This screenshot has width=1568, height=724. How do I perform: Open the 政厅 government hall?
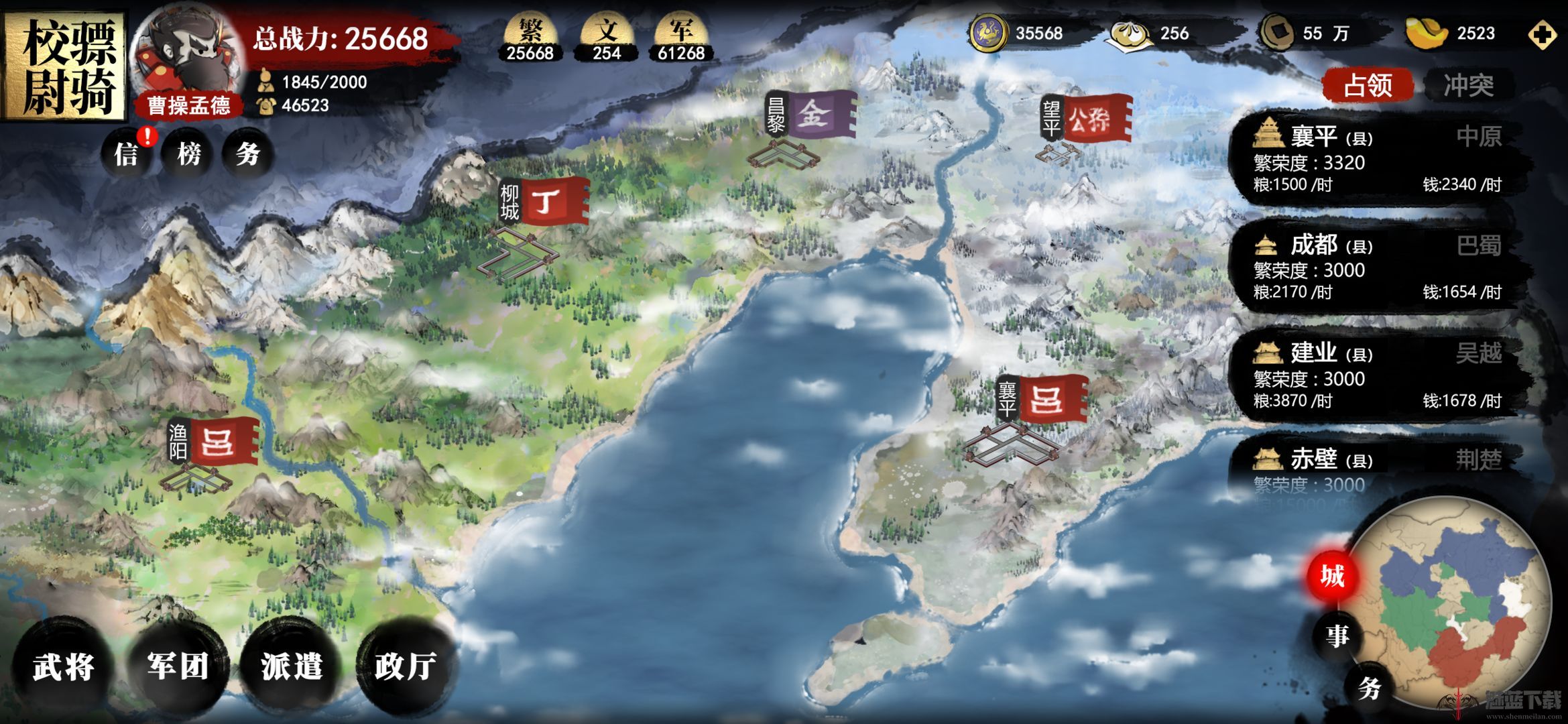tap(405, 666)
